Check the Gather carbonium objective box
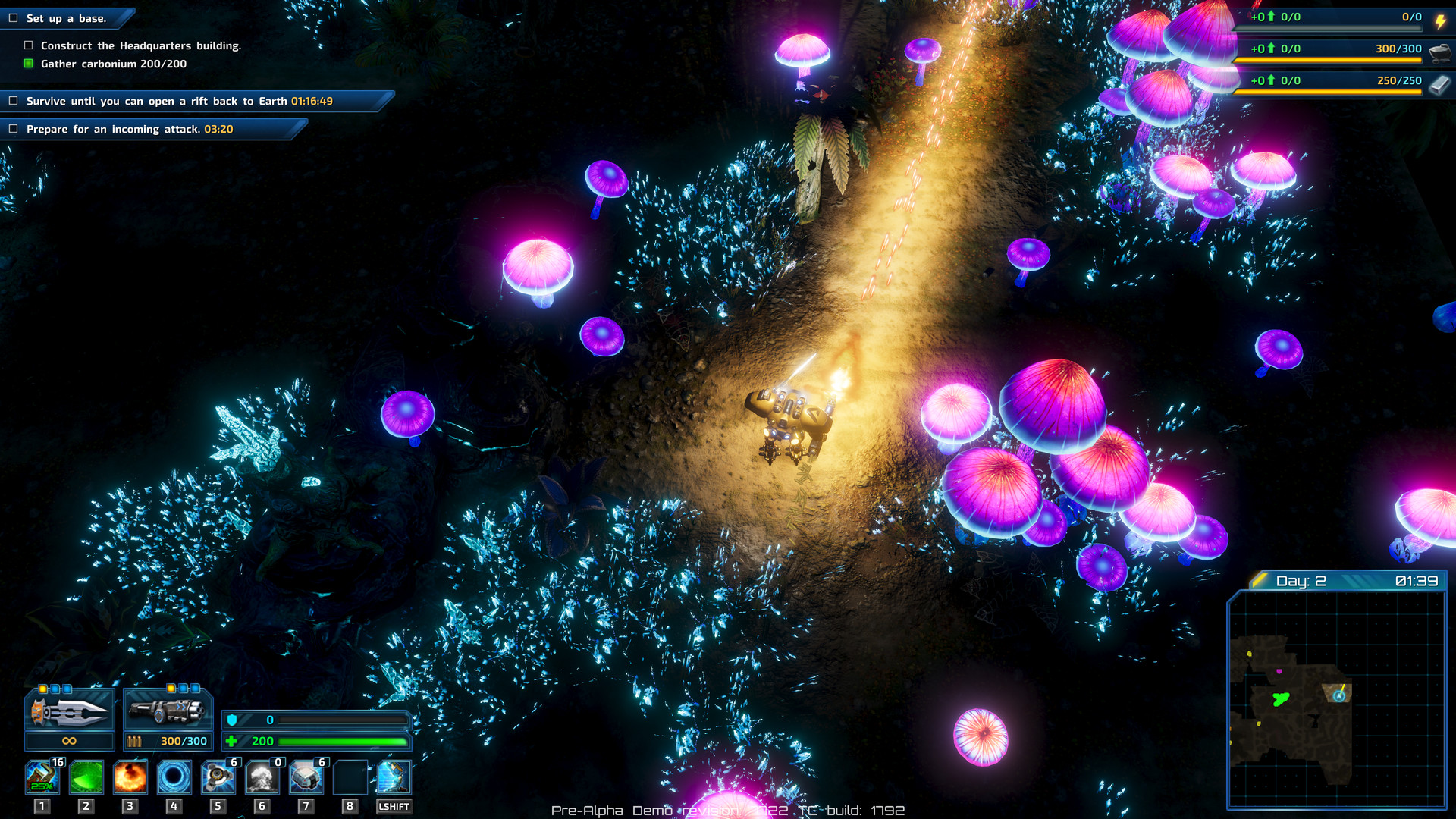Image resolution: width=1456 pixels, height=819 pixels. click(28, 64)
